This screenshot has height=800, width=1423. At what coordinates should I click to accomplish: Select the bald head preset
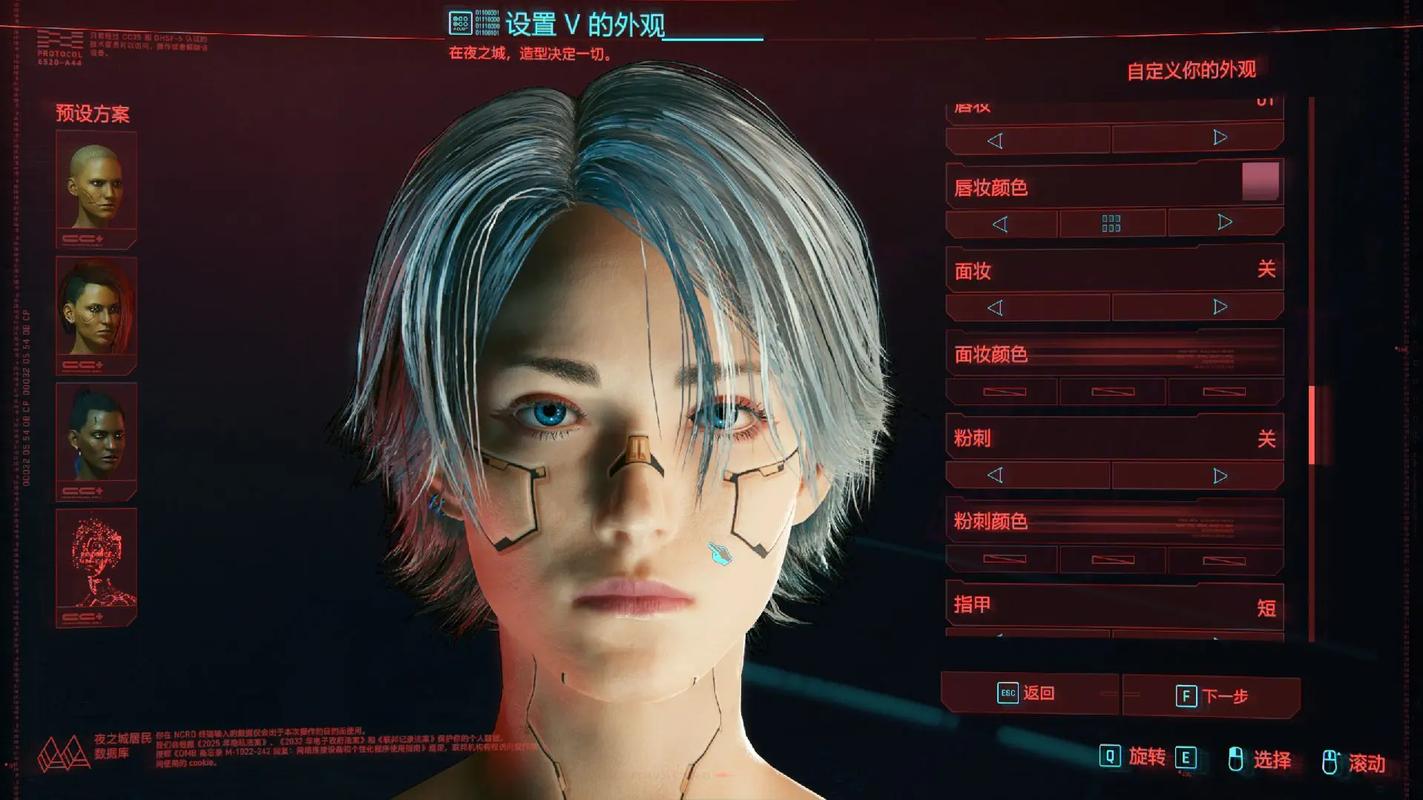(x=96, y=188)
